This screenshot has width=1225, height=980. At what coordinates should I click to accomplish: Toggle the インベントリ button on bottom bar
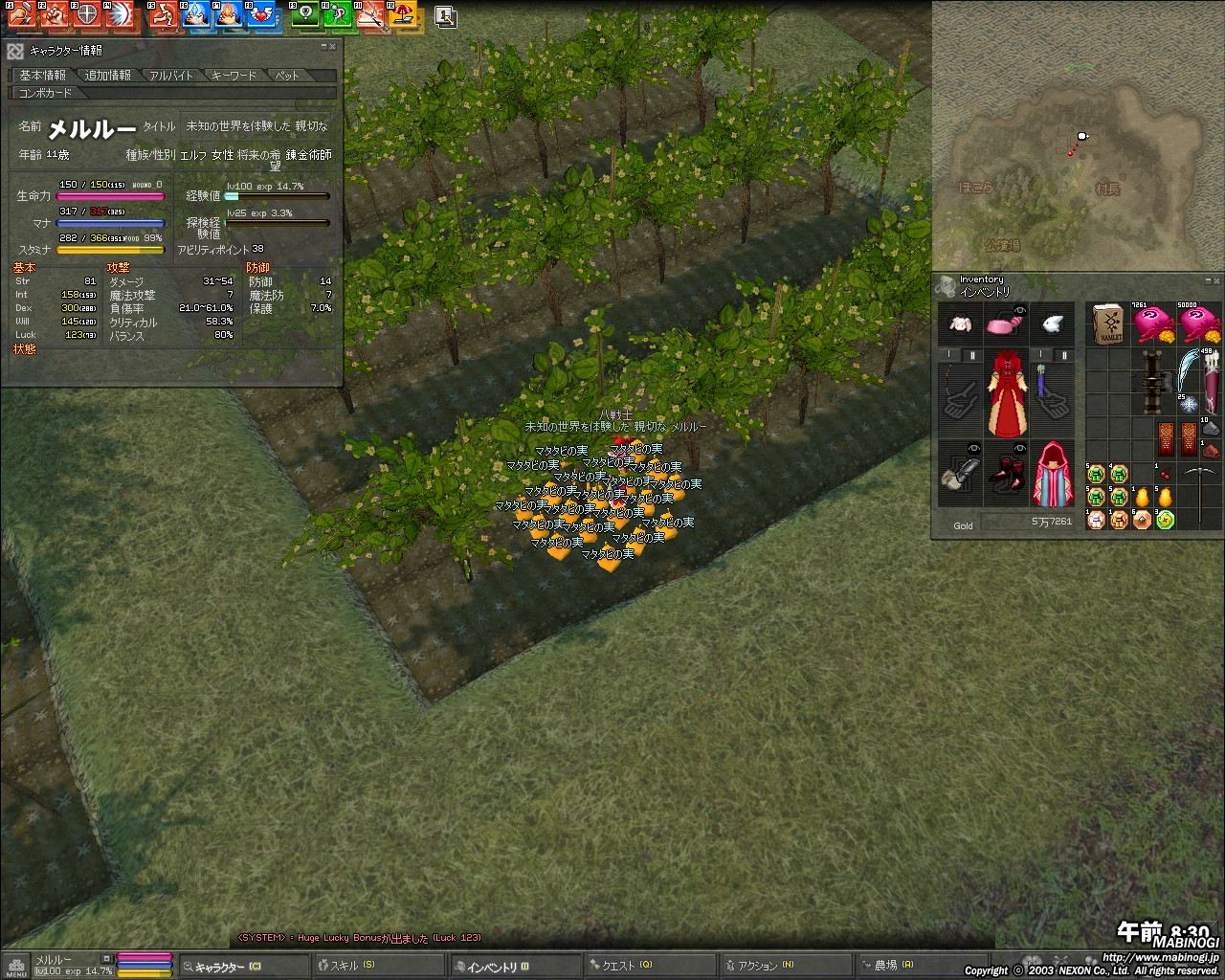[517, 966]
